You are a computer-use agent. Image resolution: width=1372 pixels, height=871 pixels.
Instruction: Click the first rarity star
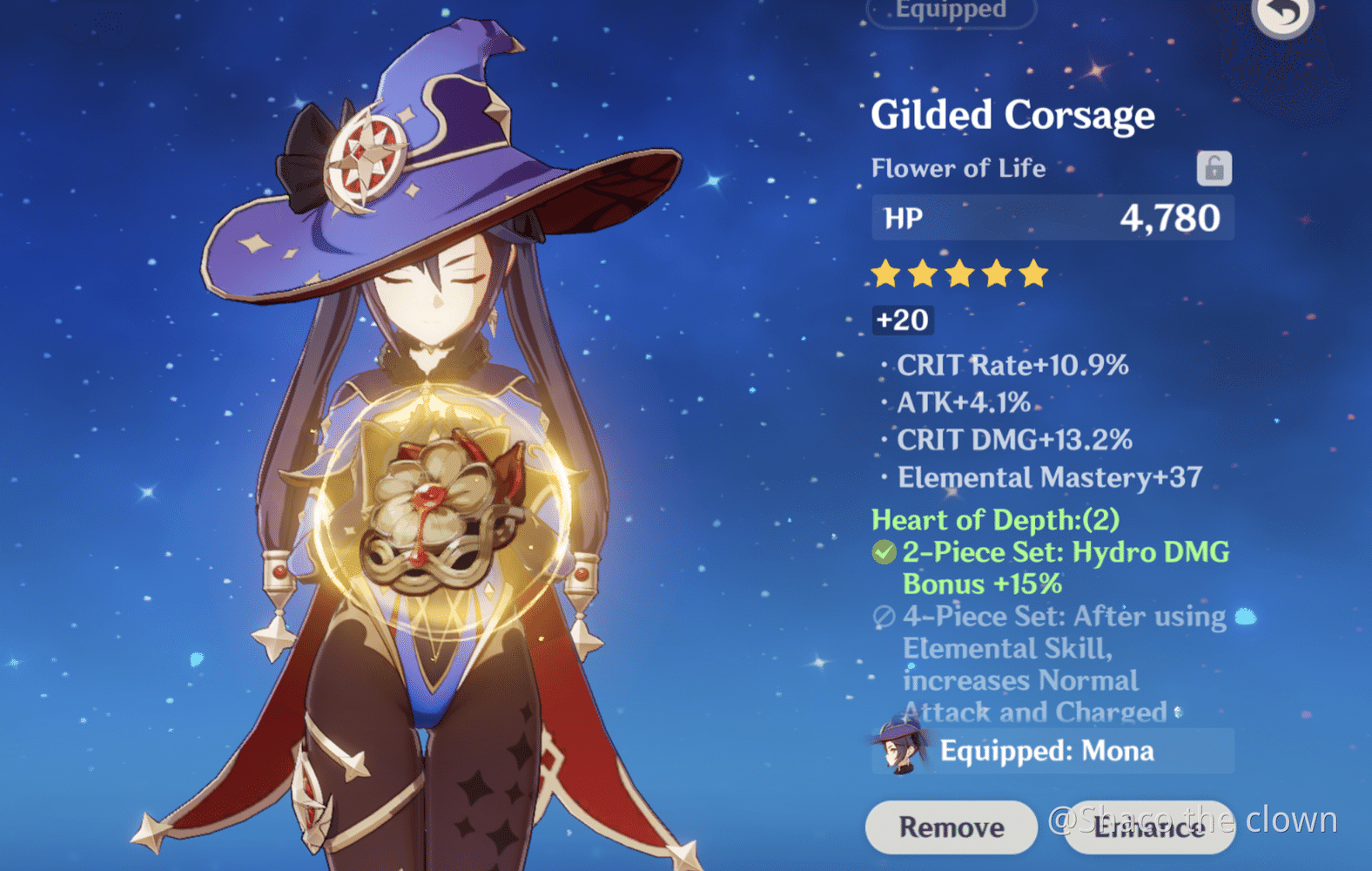884,273
